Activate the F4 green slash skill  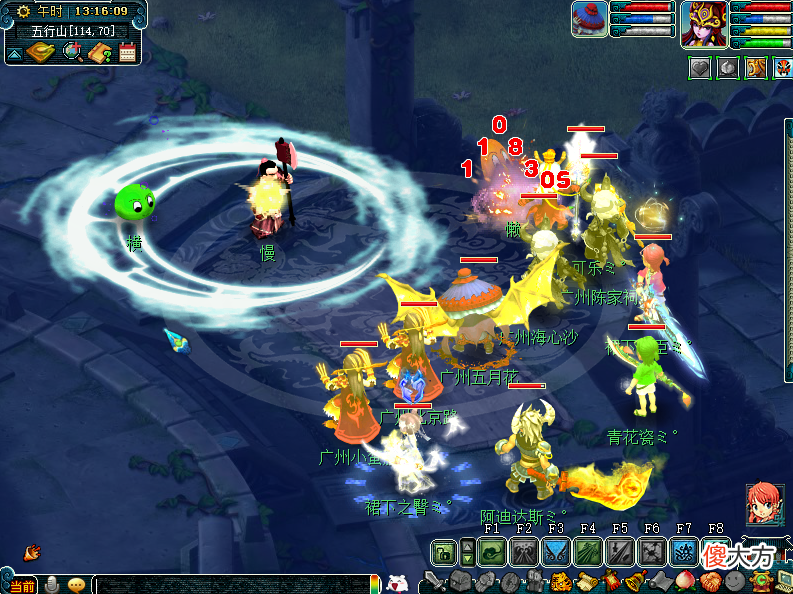[x=588, y=551]
